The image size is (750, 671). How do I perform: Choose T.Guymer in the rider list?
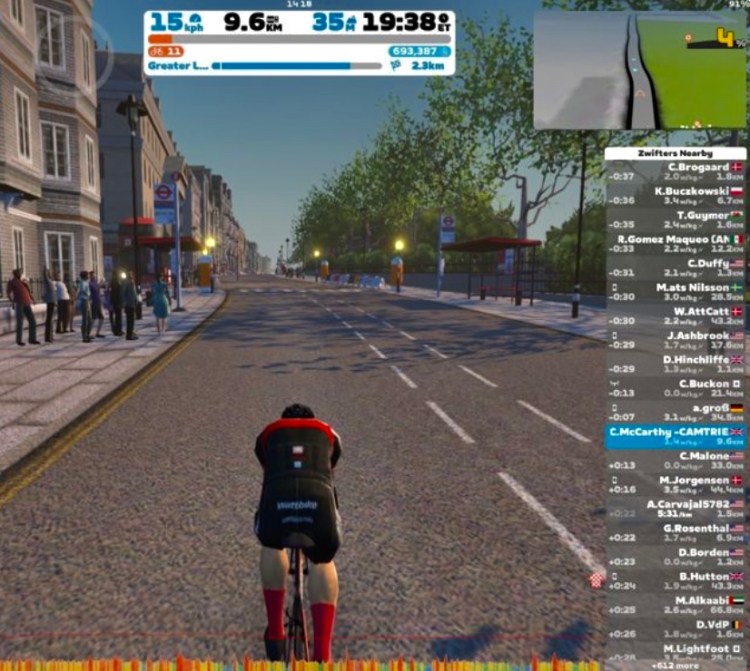(676, 220)
